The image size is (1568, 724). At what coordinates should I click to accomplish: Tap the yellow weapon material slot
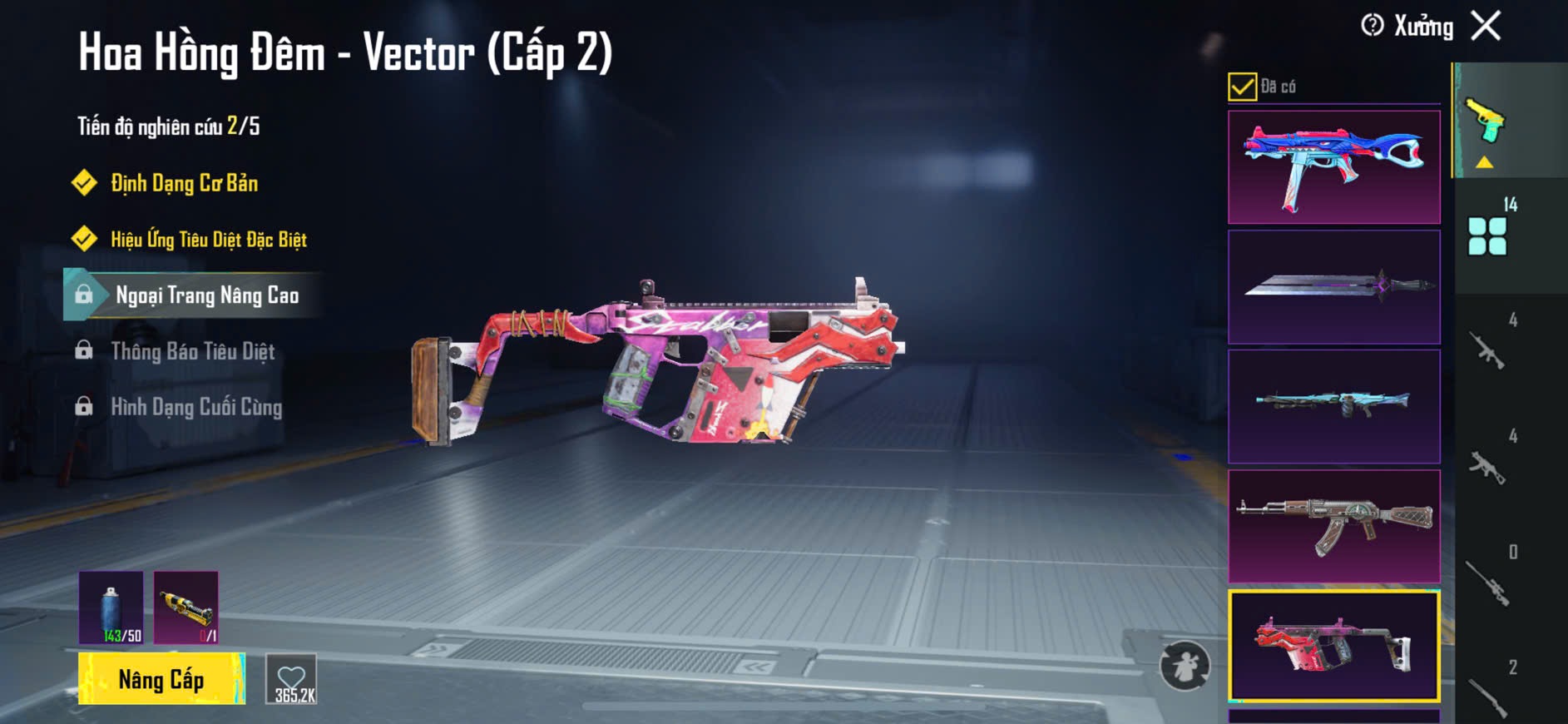click(185, 607)
